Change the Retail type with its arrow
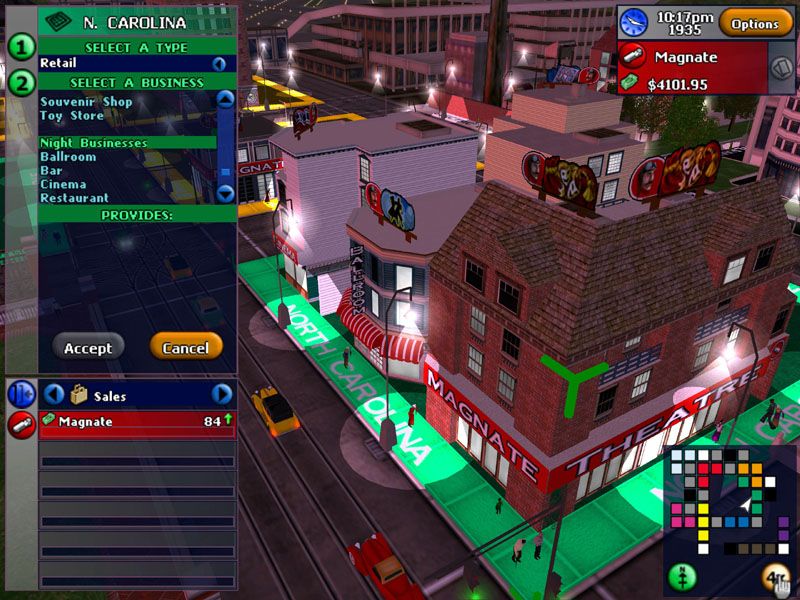This screenshot has width=800, height=600. coord(218,64)
